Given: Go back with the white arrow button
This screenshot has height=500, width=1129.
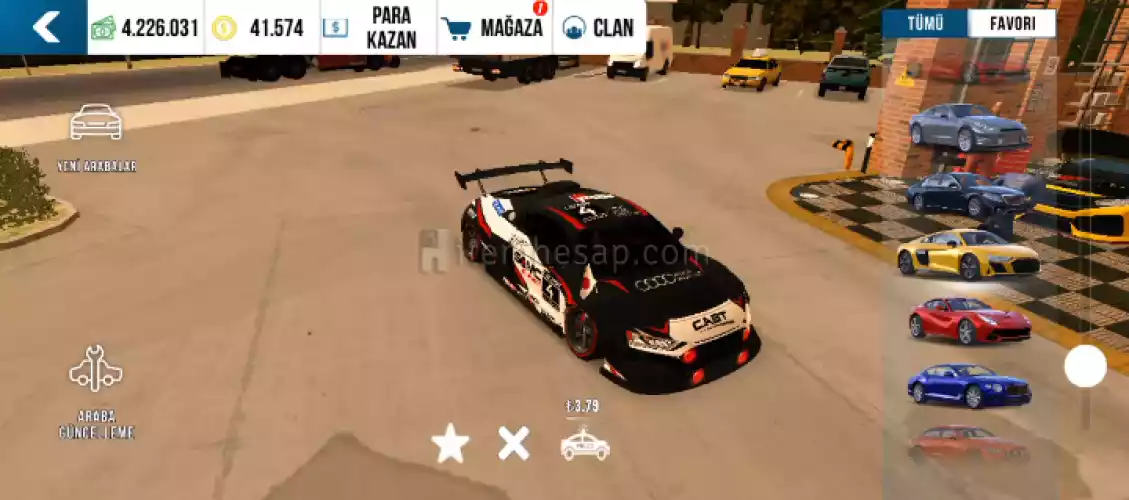Looking at the screenshot, I should point(44,27).
